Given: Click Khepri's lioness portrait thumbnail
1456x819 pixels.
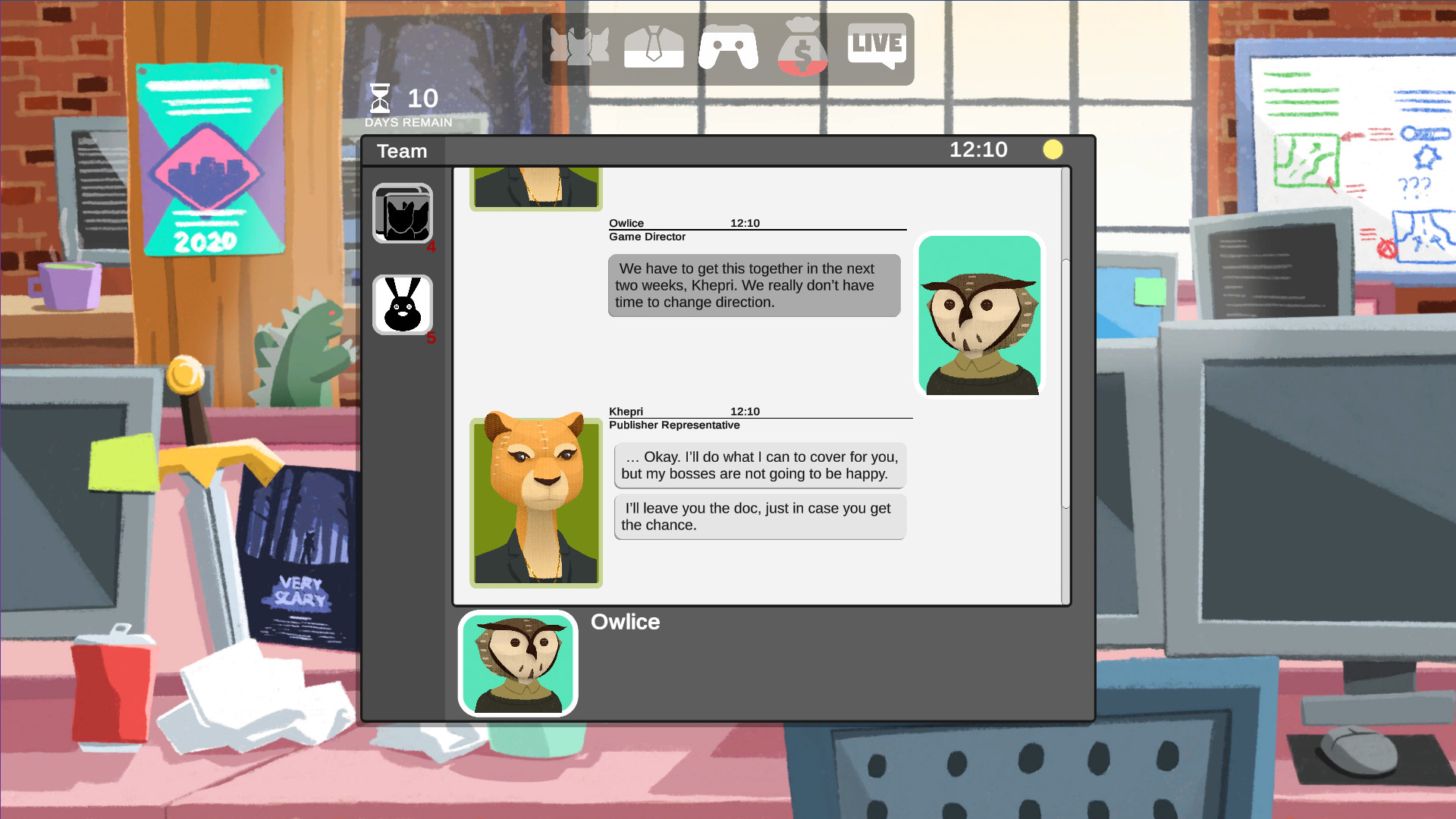Looking at the screenshot, I should point(536,502).
